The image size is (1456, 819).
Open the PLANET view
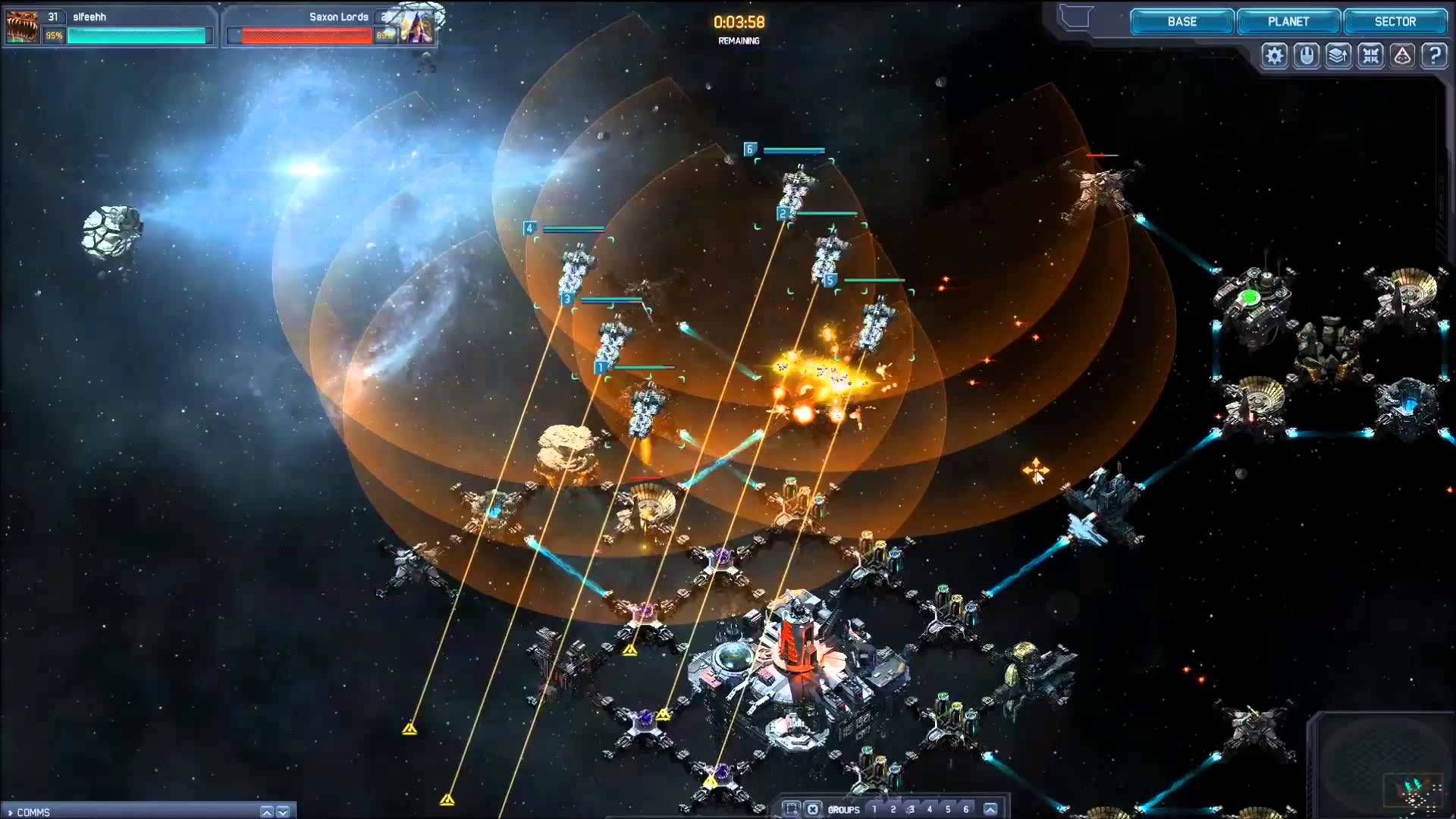(x=1288, y=22)
